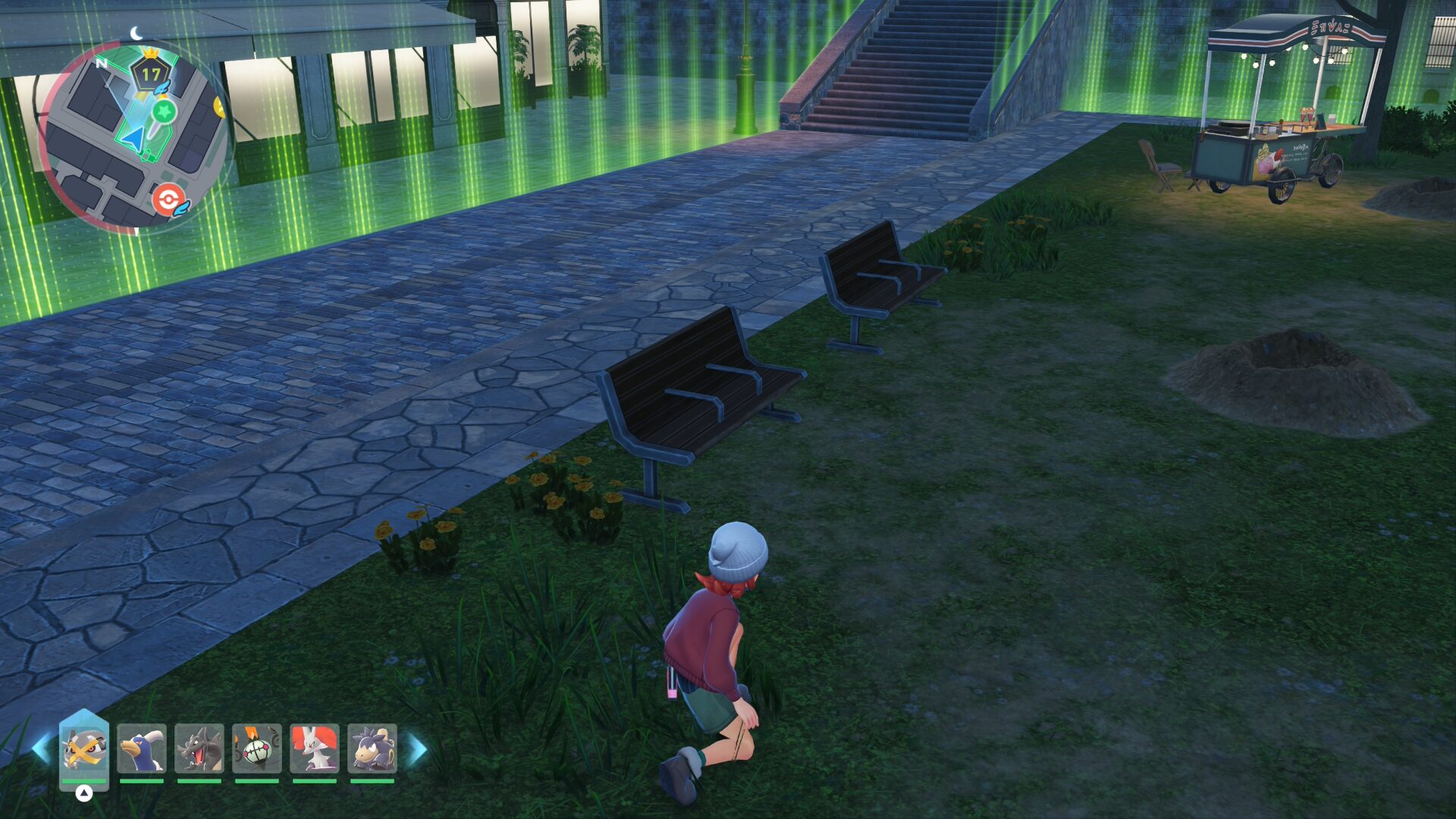Choose the Charizard party slot
Image resolution: width=1456 pixels, height=819 pixels.
pyautogui.click(x=199, y=749)
